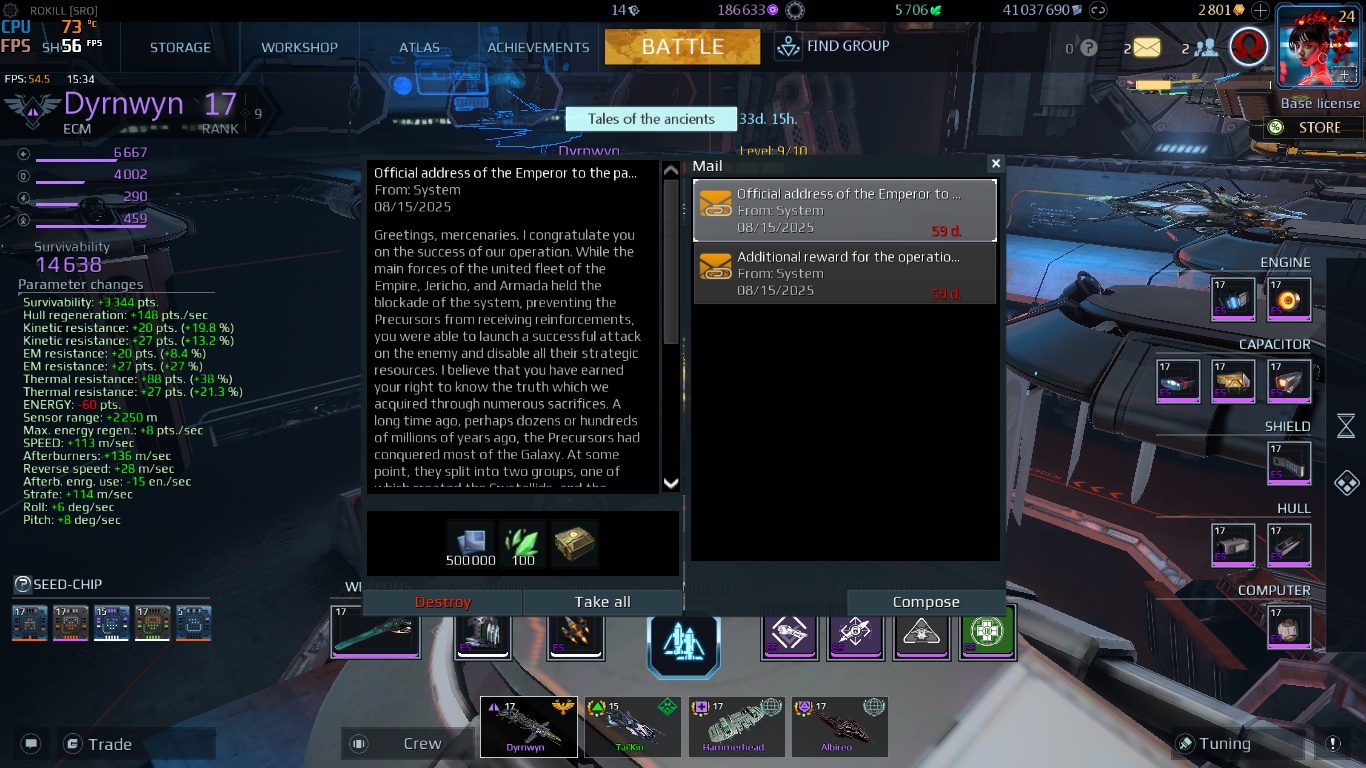
Task: Go to the Storage tab
Action: [x=180, y=47]
